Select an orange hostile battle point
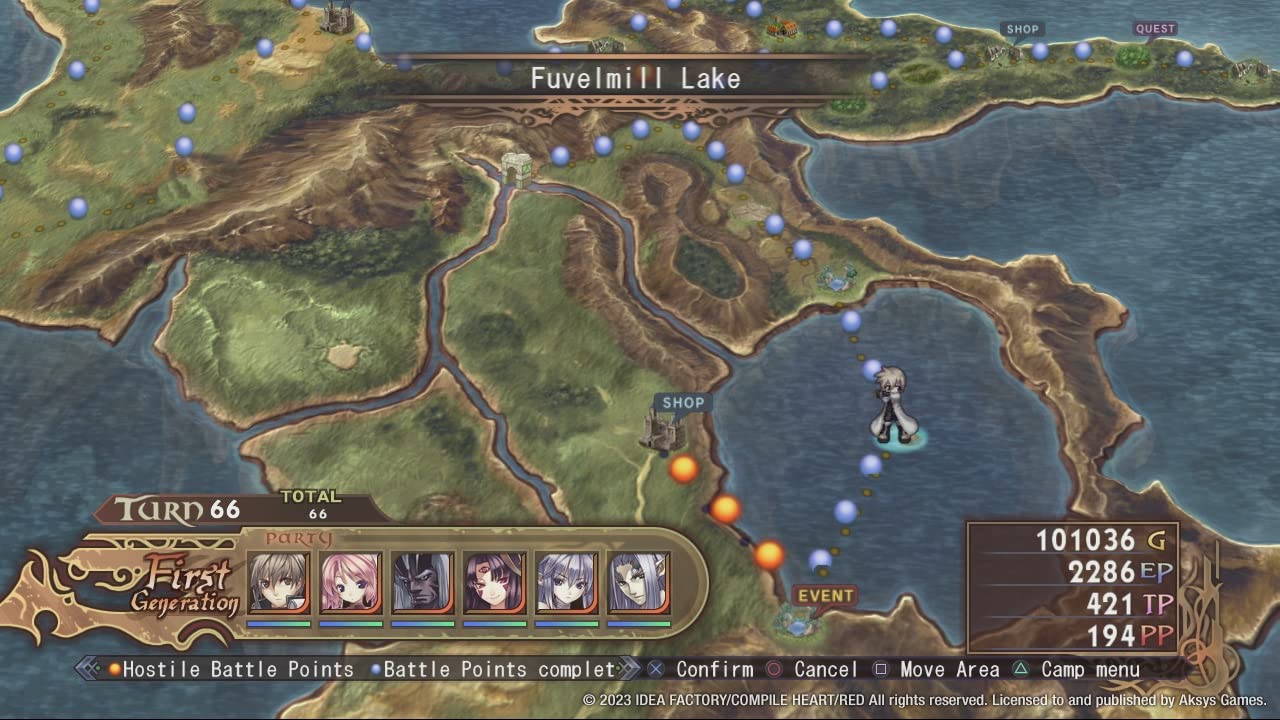The width and height of the screenshot is (1280, 720). [684, 469]
